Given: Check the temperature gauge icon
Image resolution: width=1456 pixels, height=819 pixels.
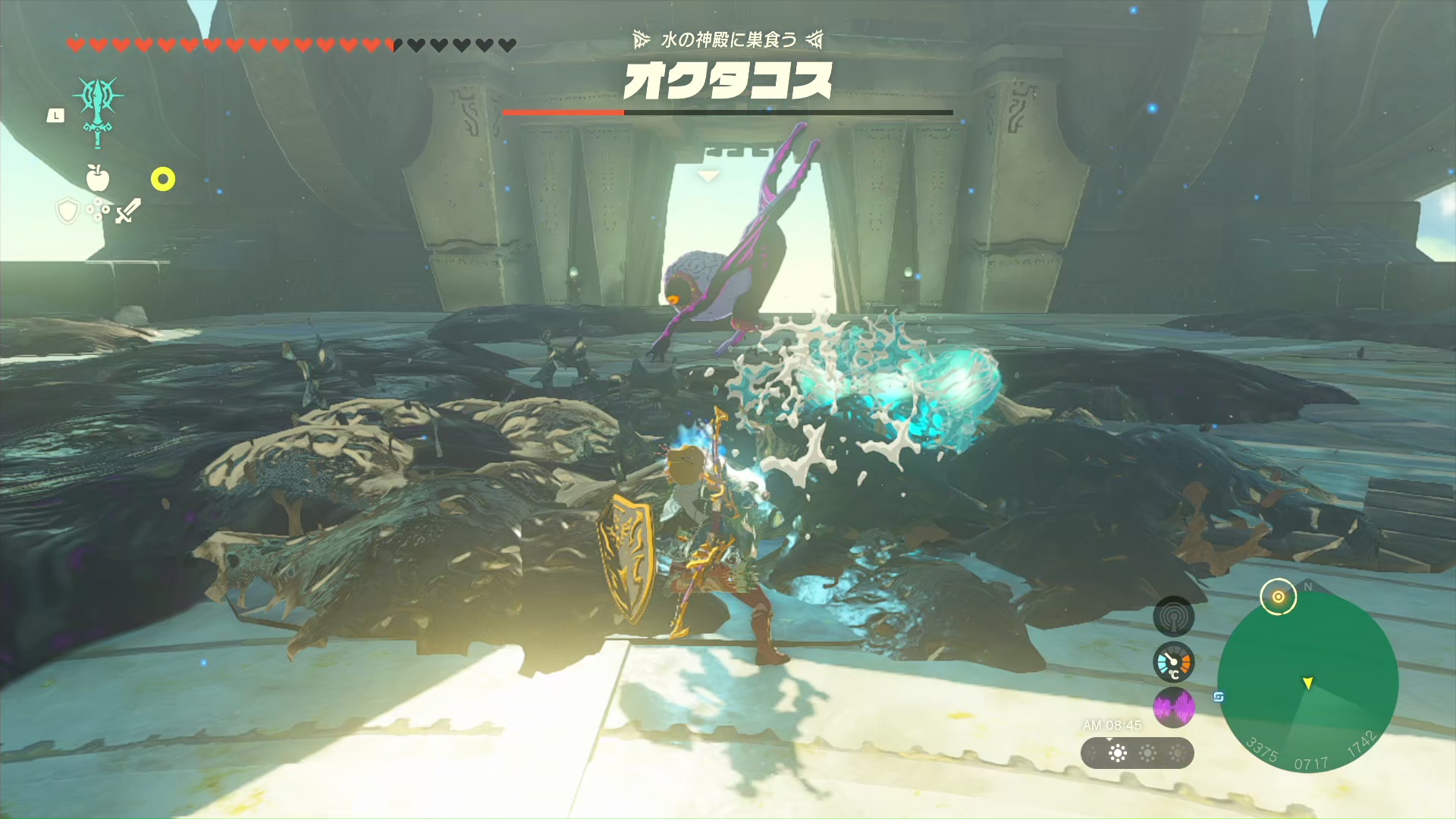Looking at the screenshot, I should pyautogui.click(x=1173, y=663).
